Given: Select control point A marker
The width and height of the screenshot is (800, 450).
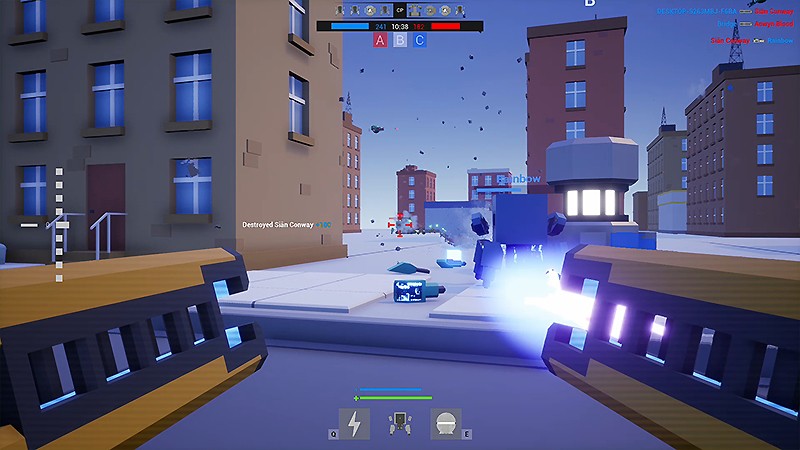Looking at the screenshot, I should pyautogui.click(x=380, y=40).
